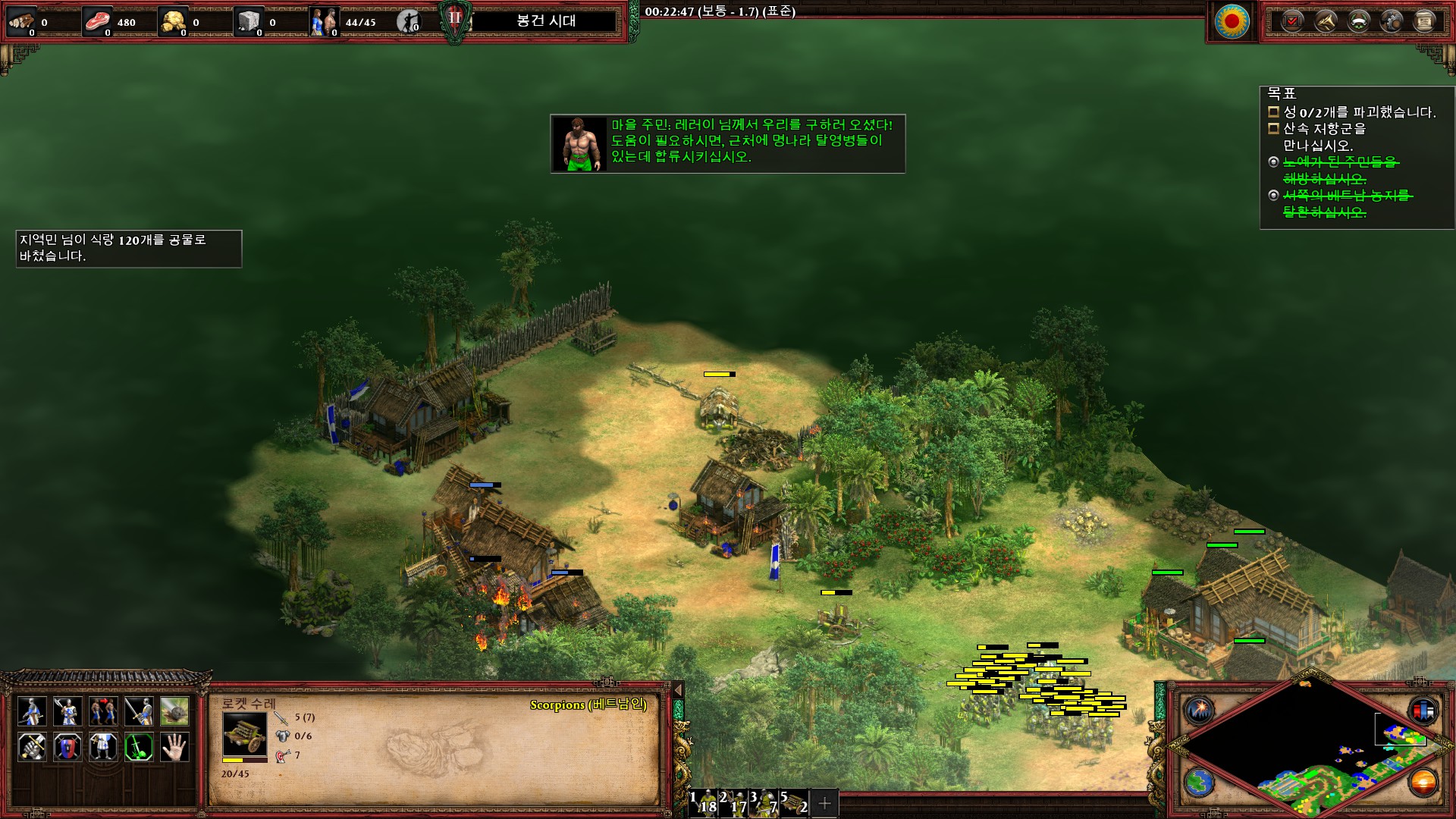Choose the attack ground boulder command

pyautogui.click(x=174, y=711)
